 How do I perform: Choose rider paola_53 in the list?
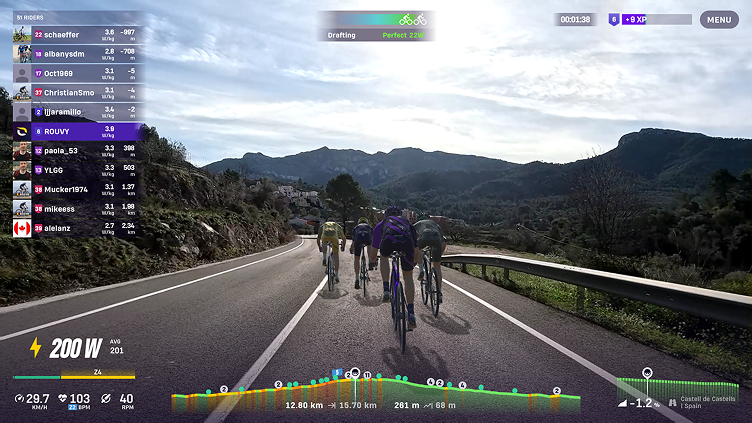76,150
